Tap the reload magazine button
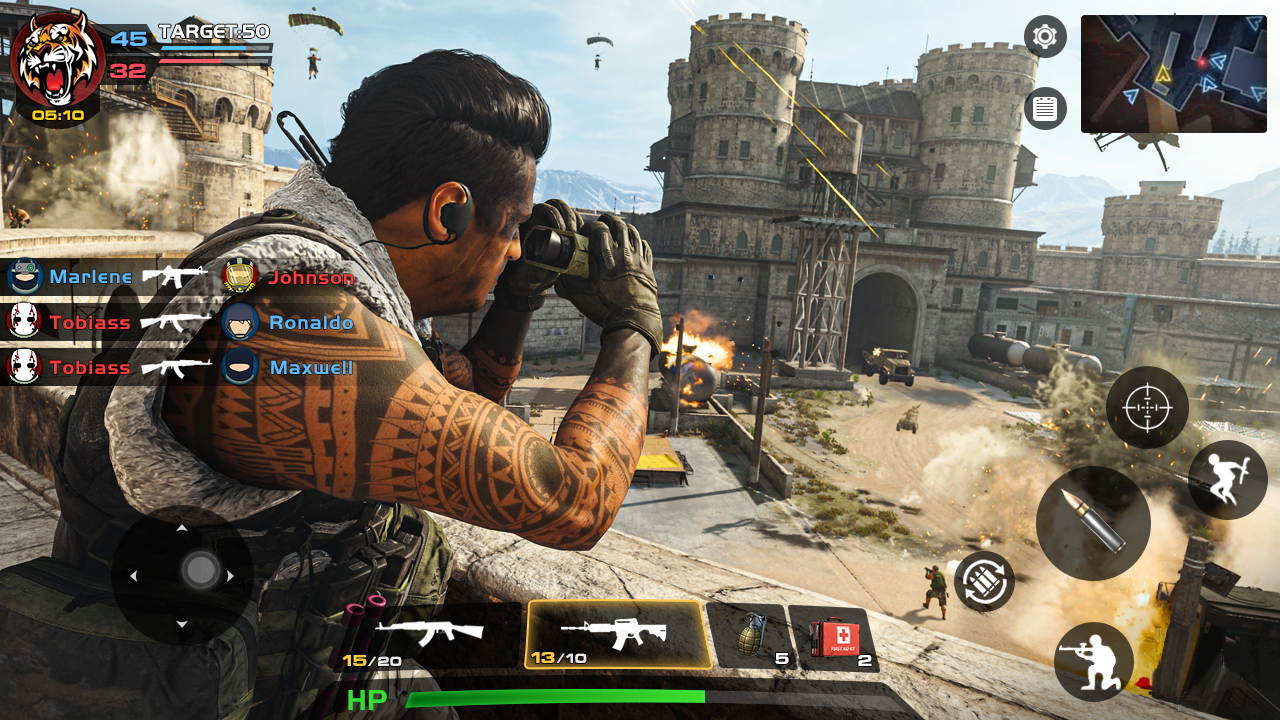 [x=984, y=582]
